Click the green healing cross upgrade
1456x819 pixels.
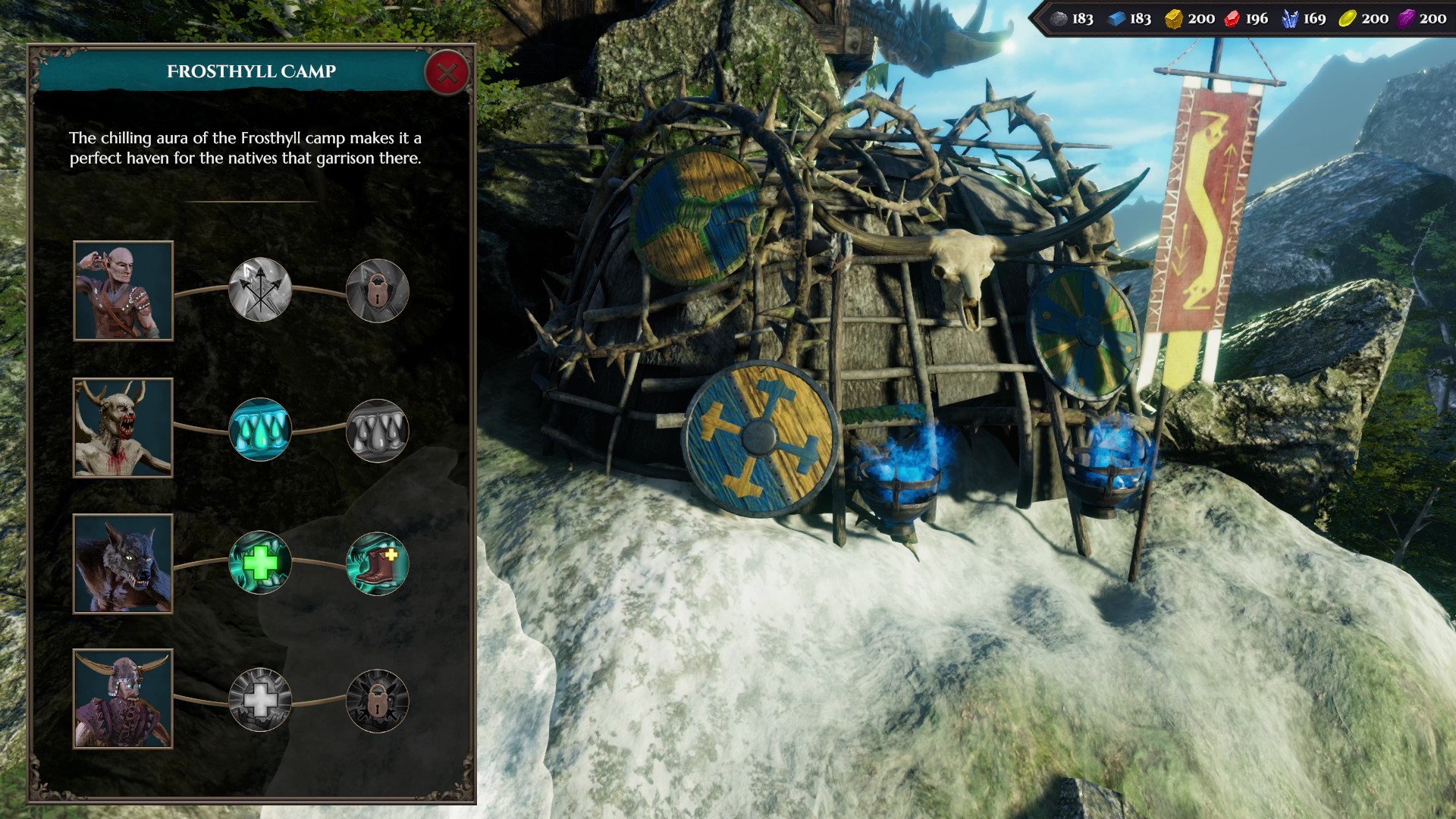point(260,561)
